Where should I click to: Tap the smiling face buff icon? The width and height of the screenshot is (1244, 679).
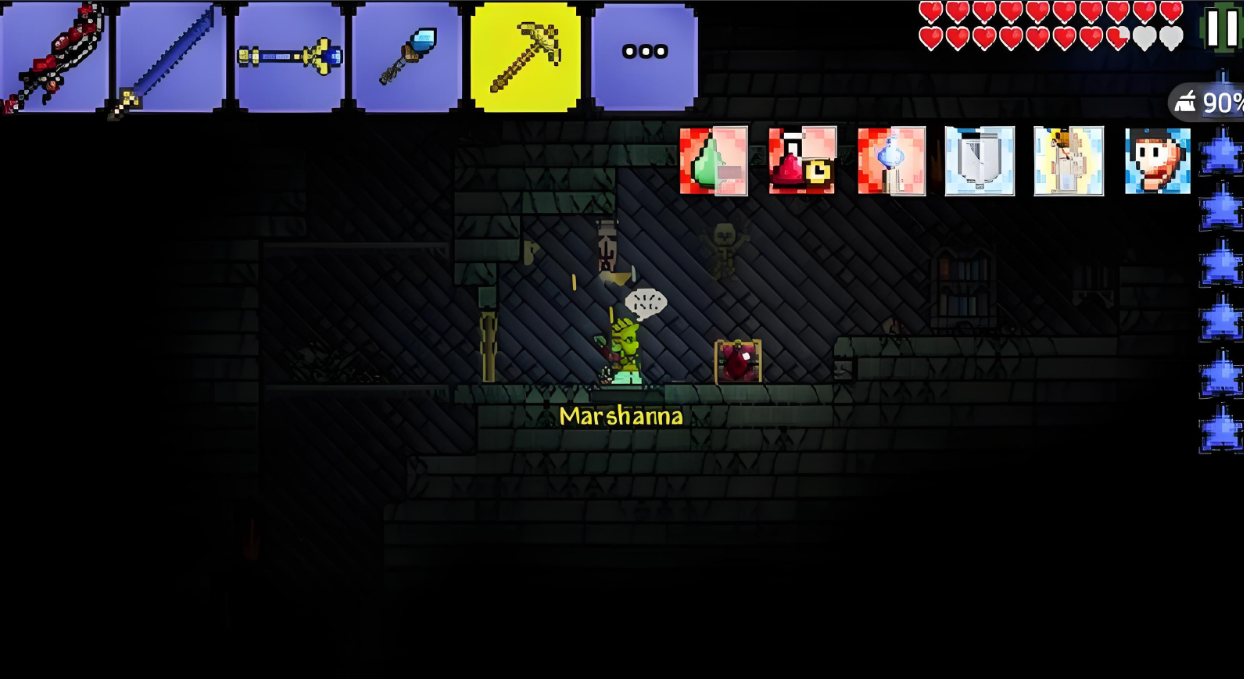1157,160
